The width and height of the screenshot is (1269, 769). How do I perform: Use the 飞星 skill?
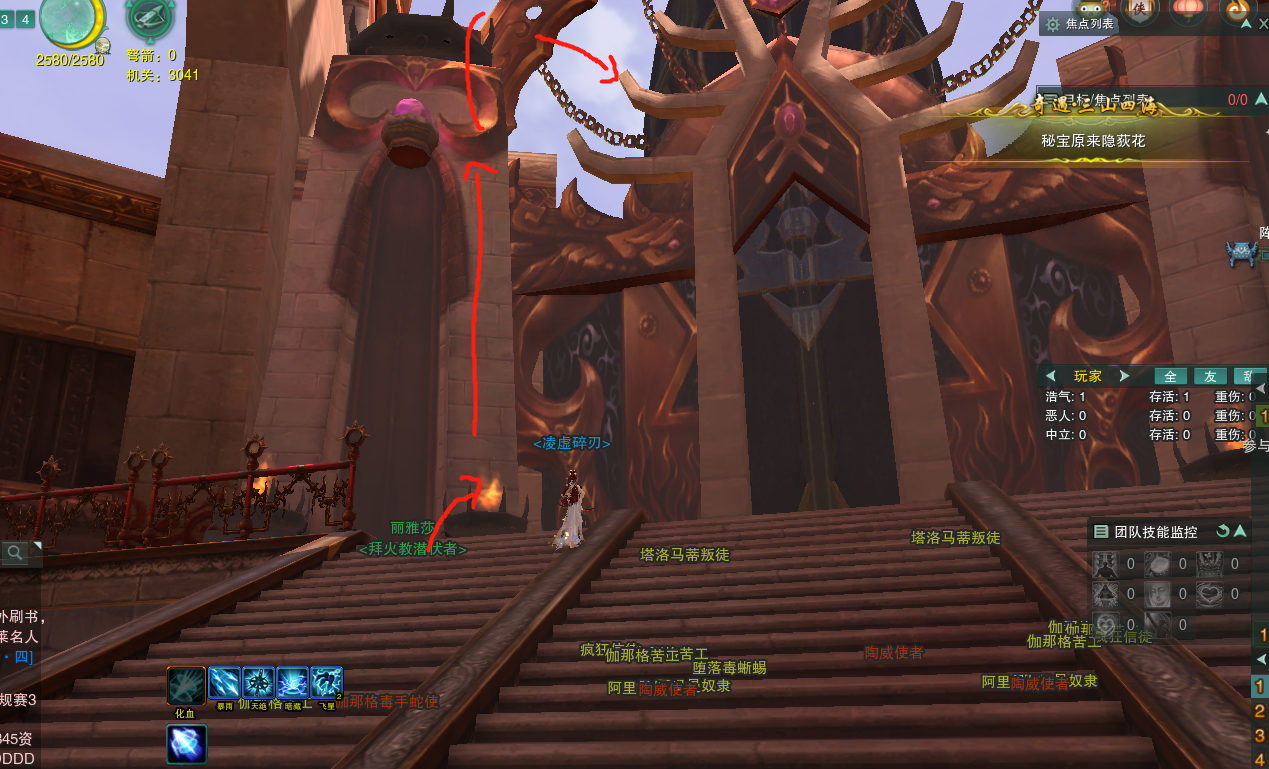[326, 683]
